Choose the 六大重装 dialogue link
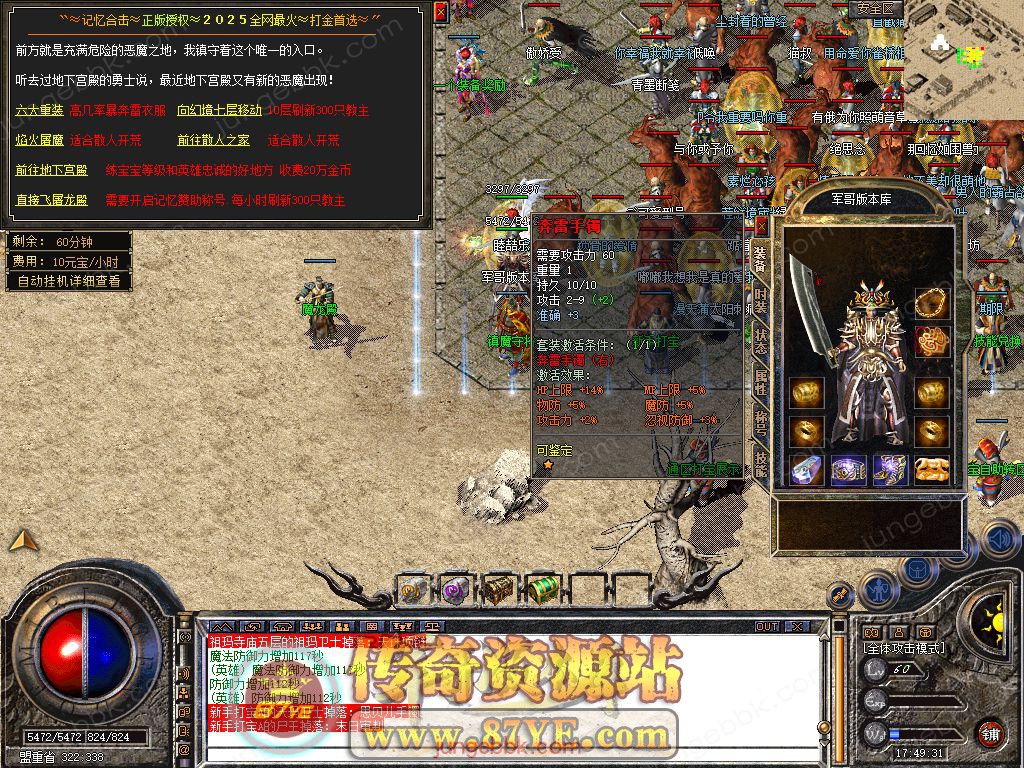 [x=39, y=111]
